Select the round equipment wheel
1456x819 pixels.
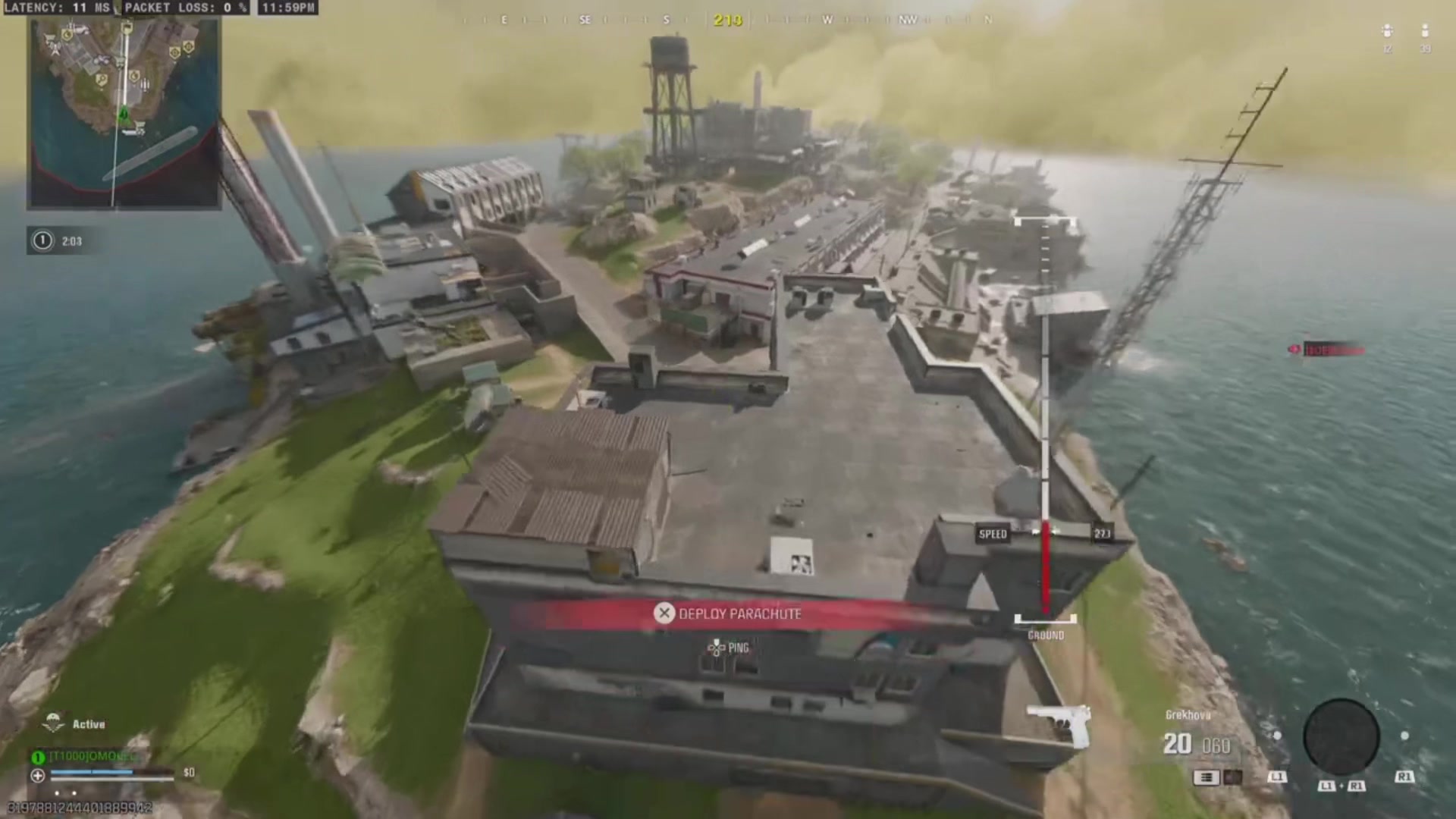coord(1341,738)
